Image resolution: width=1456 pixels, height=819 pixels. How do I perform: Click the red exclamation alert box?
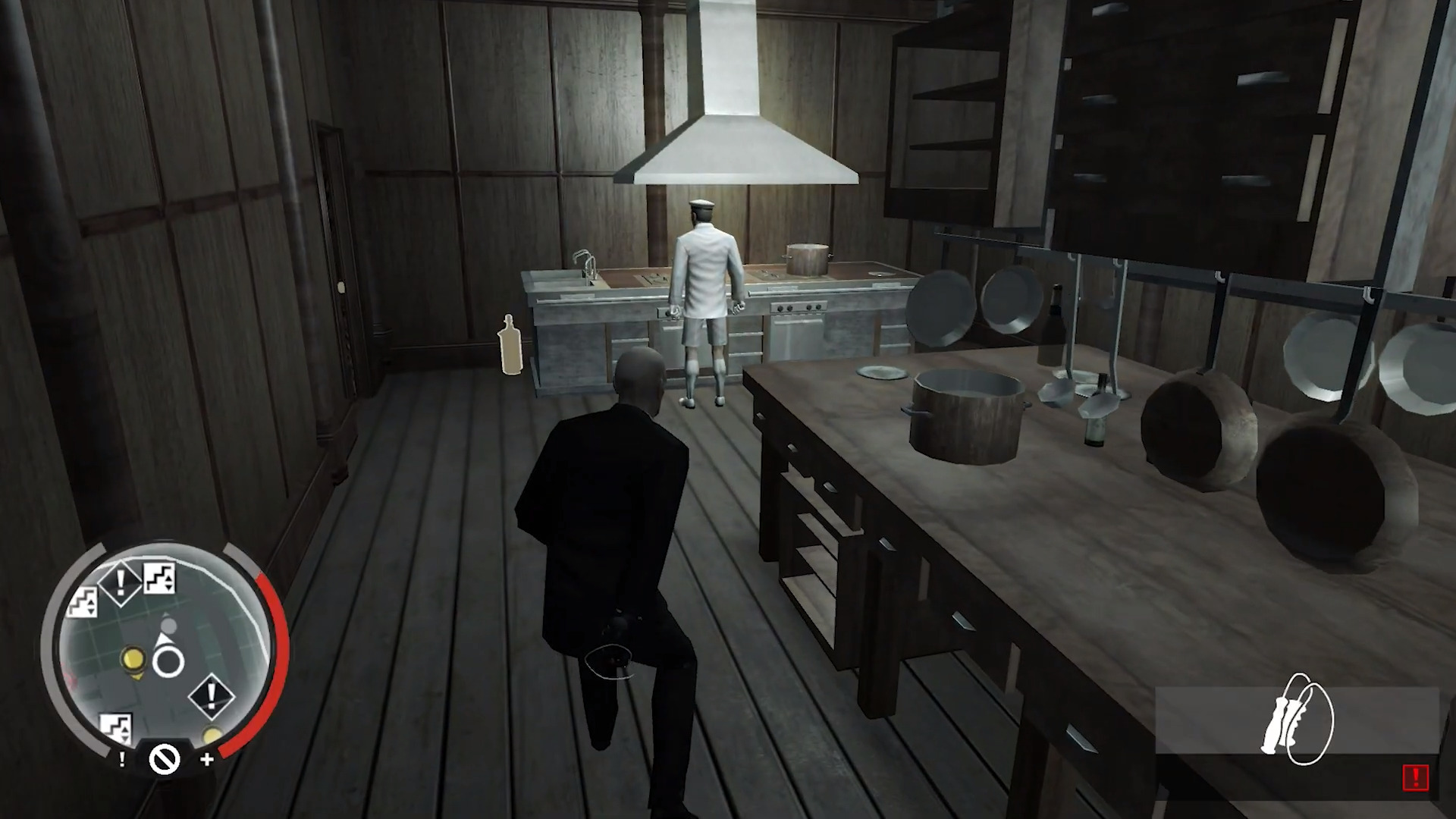(x=1415, y=777)
